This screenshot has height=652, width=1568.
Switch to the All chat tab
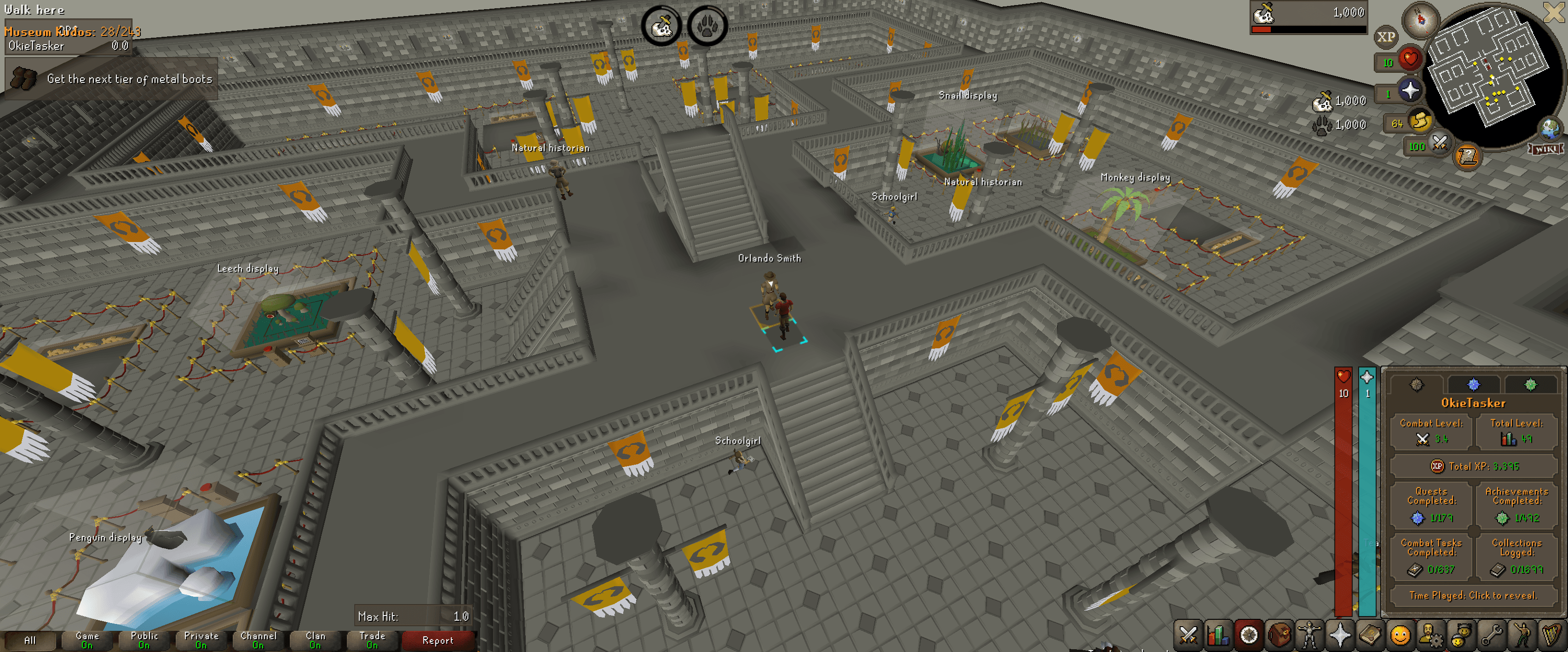31,640
